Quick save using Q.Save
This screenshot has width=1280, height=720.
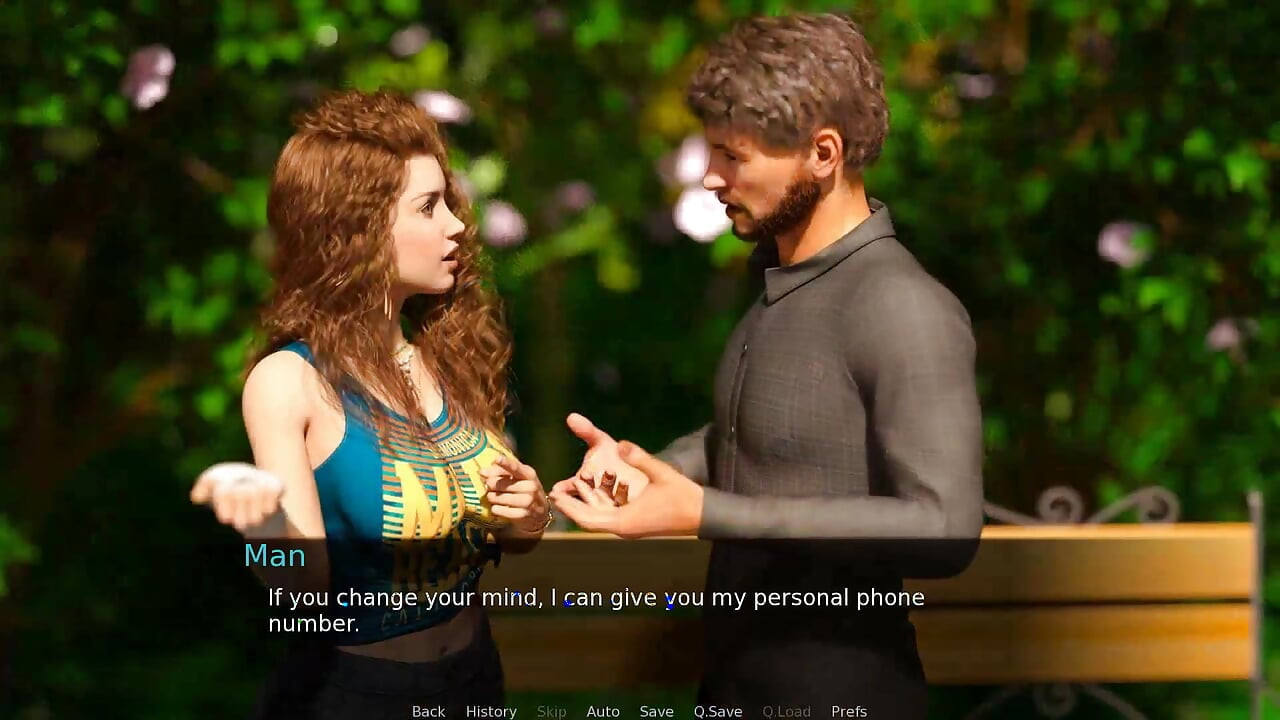(718, 711)
